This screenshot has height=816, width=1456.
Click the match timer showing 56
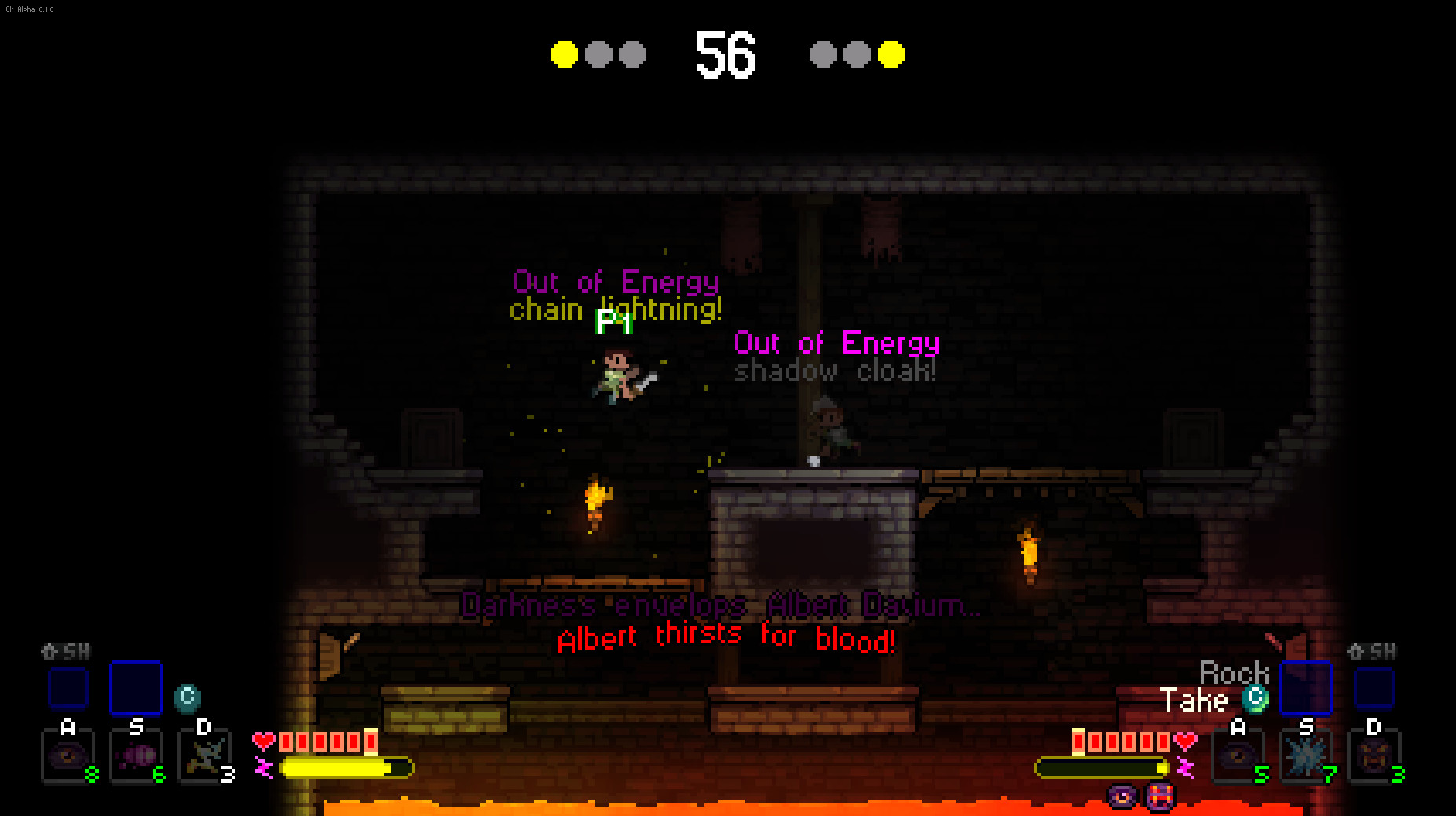[x=726, y=55]
